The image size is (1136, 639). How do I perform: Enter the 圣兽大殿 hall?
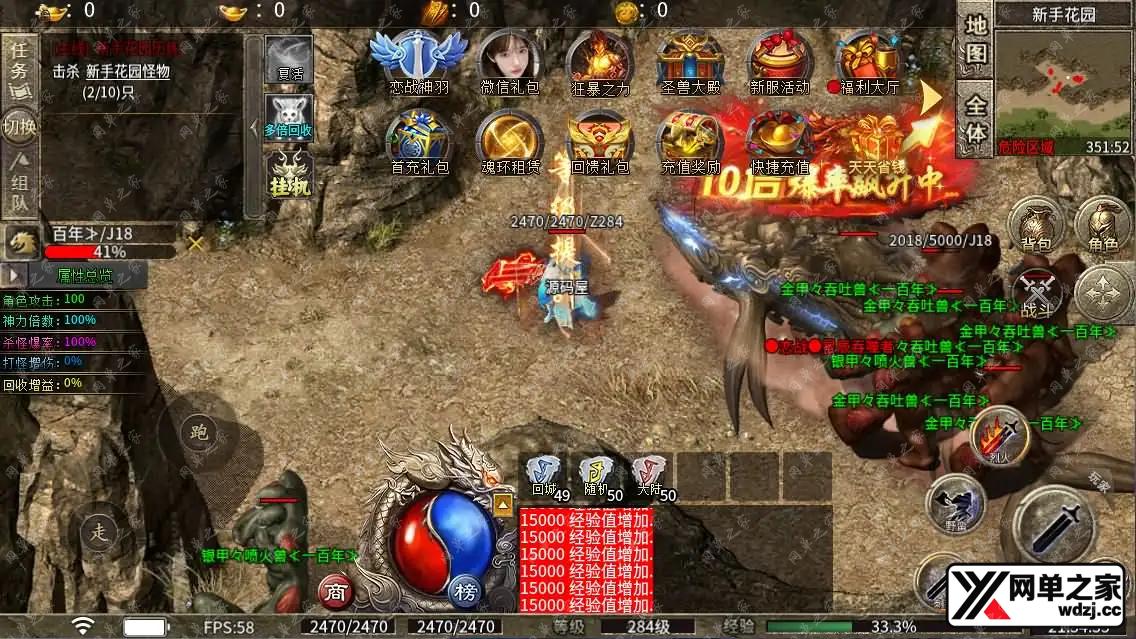pos(690,58)
